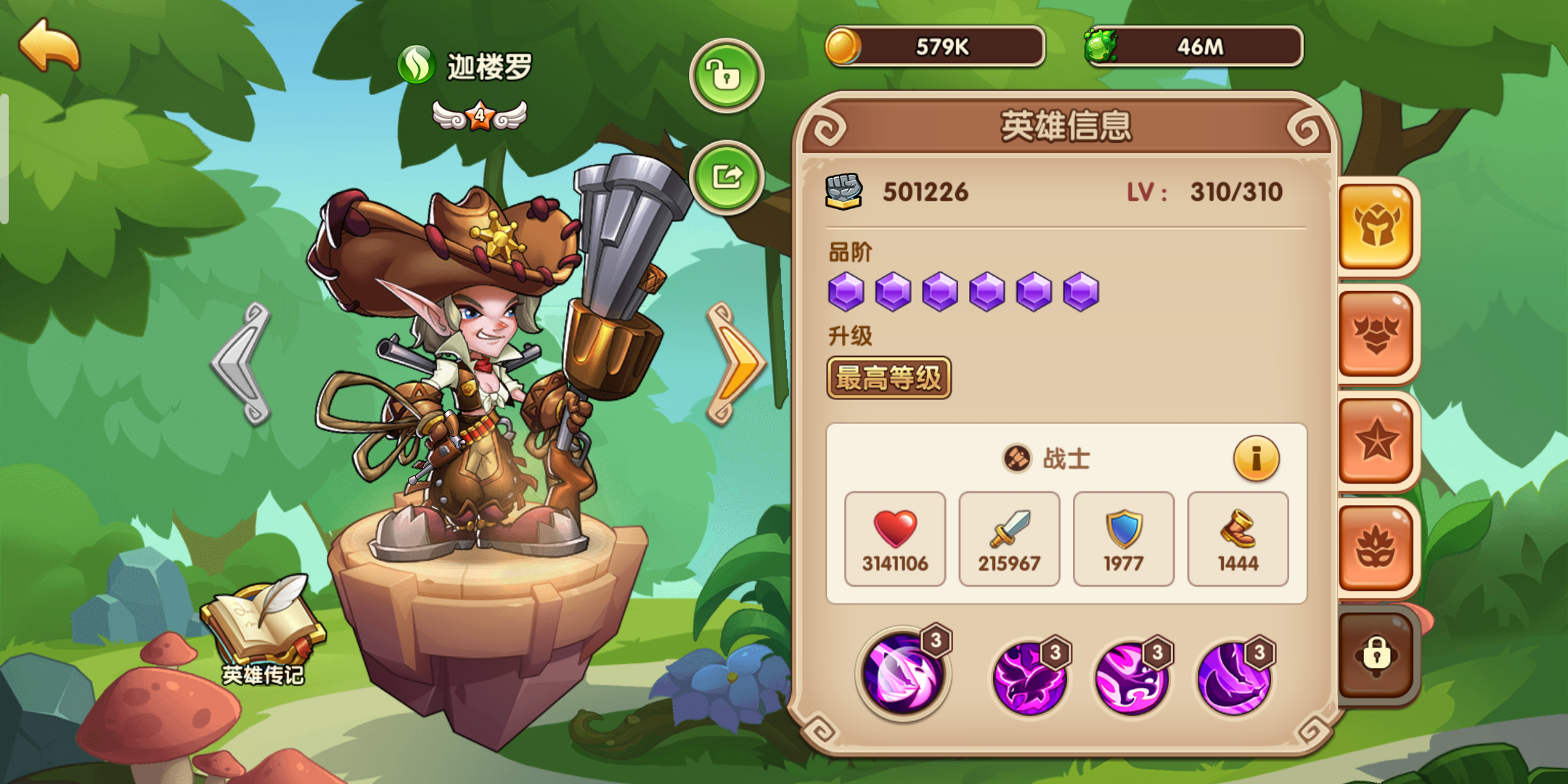
Task: Tap the shield defense stat 1977
Action: [1123, 539]
